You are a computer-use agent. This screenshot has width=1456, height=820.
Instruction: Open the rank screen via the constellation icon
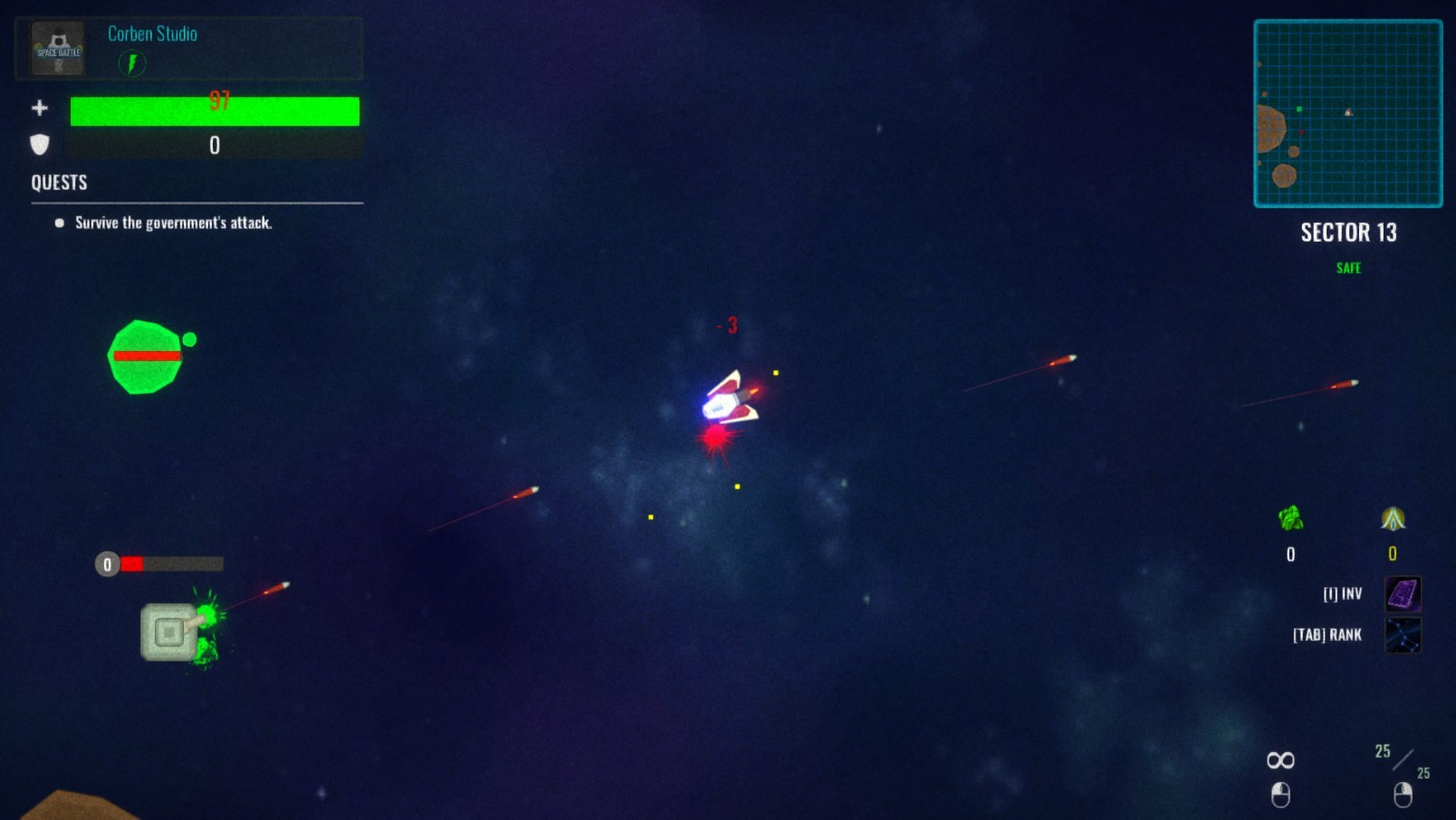[1402, 634]
